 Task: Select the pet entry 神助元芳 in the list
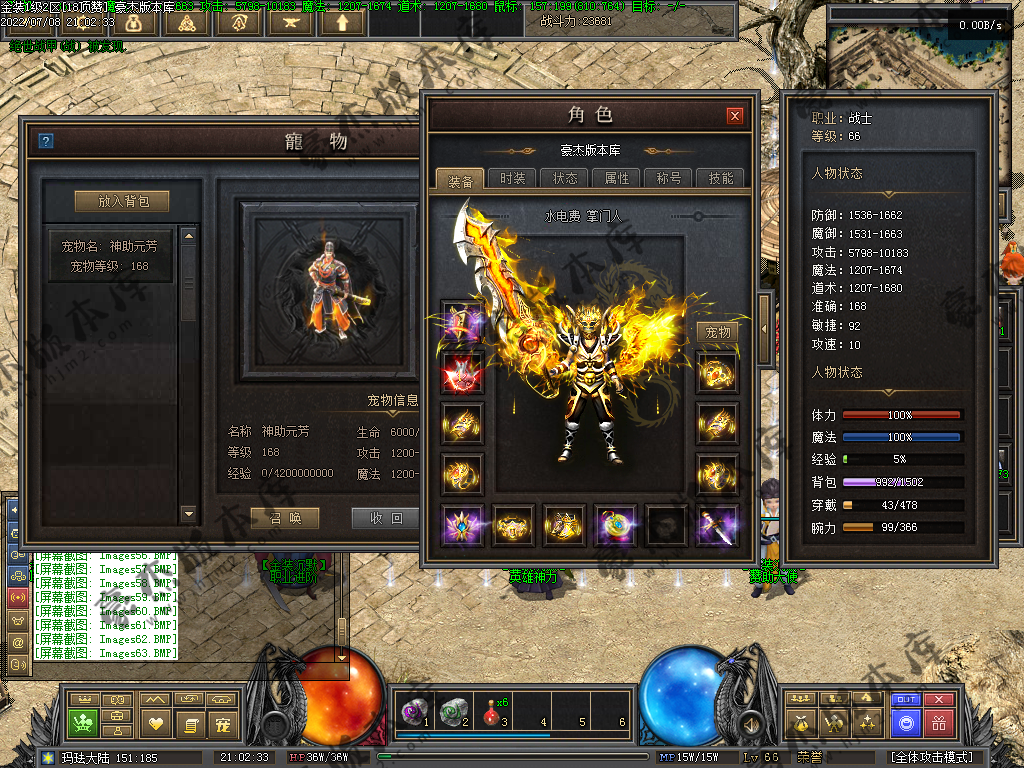click(x=111, y=255)
